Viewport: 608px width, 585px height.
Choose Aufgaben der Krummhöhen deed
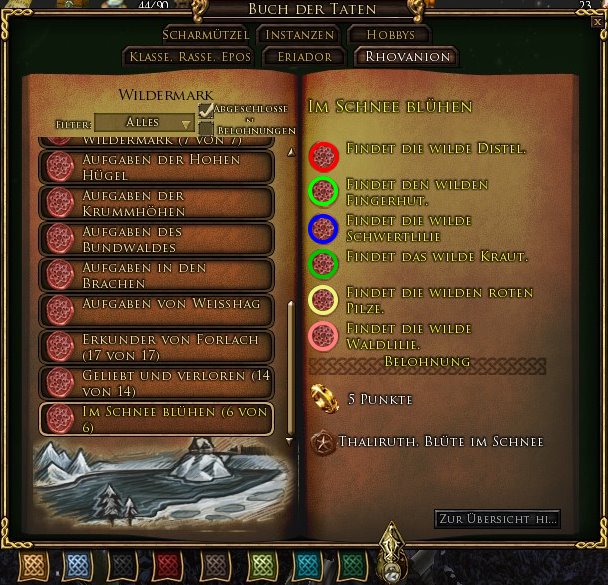[x=156, y=202]
